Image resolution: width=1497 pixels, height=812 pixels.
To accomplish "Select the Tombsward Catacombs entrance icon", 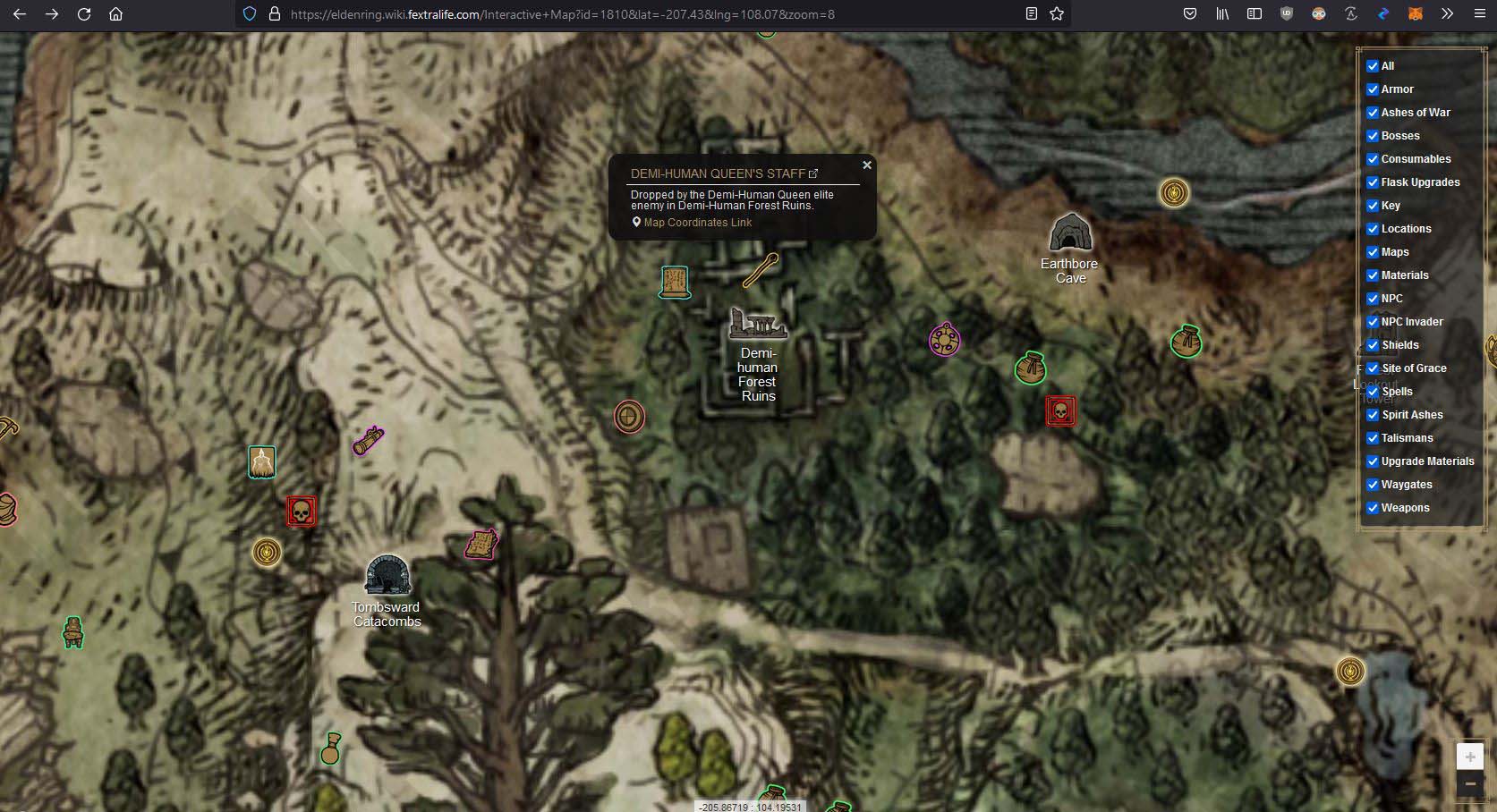I will [x=387, y=577].
